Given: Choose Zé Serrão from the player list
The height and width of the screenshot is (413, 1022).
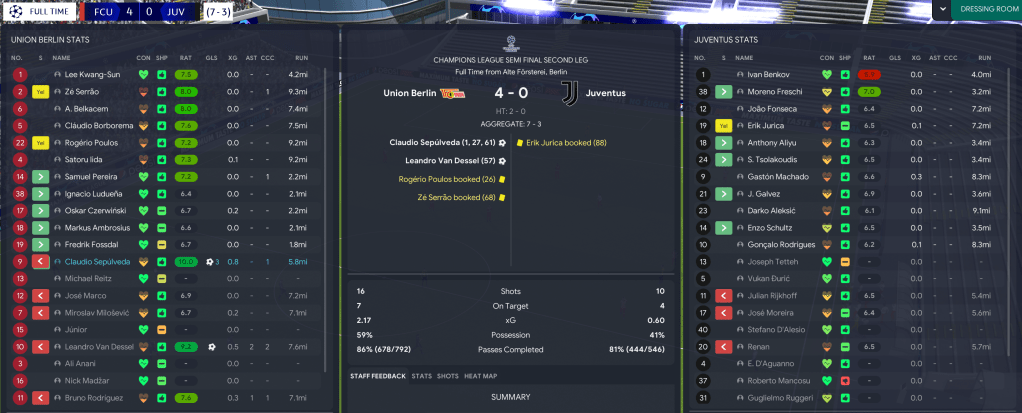Looking at the screenshot, I should point(85,92).
